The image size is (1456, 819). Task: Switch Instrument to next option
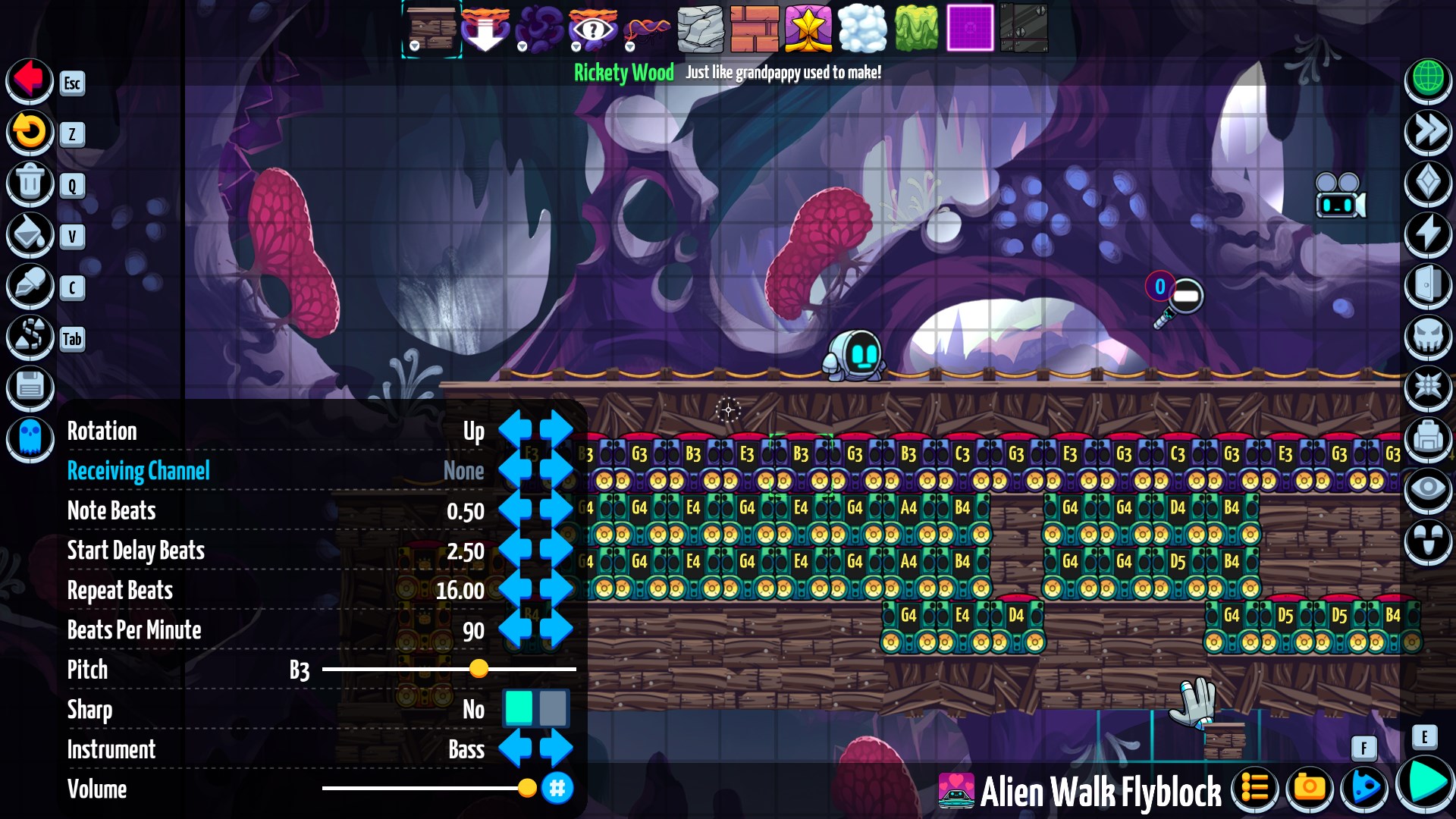tap(557, 749)
